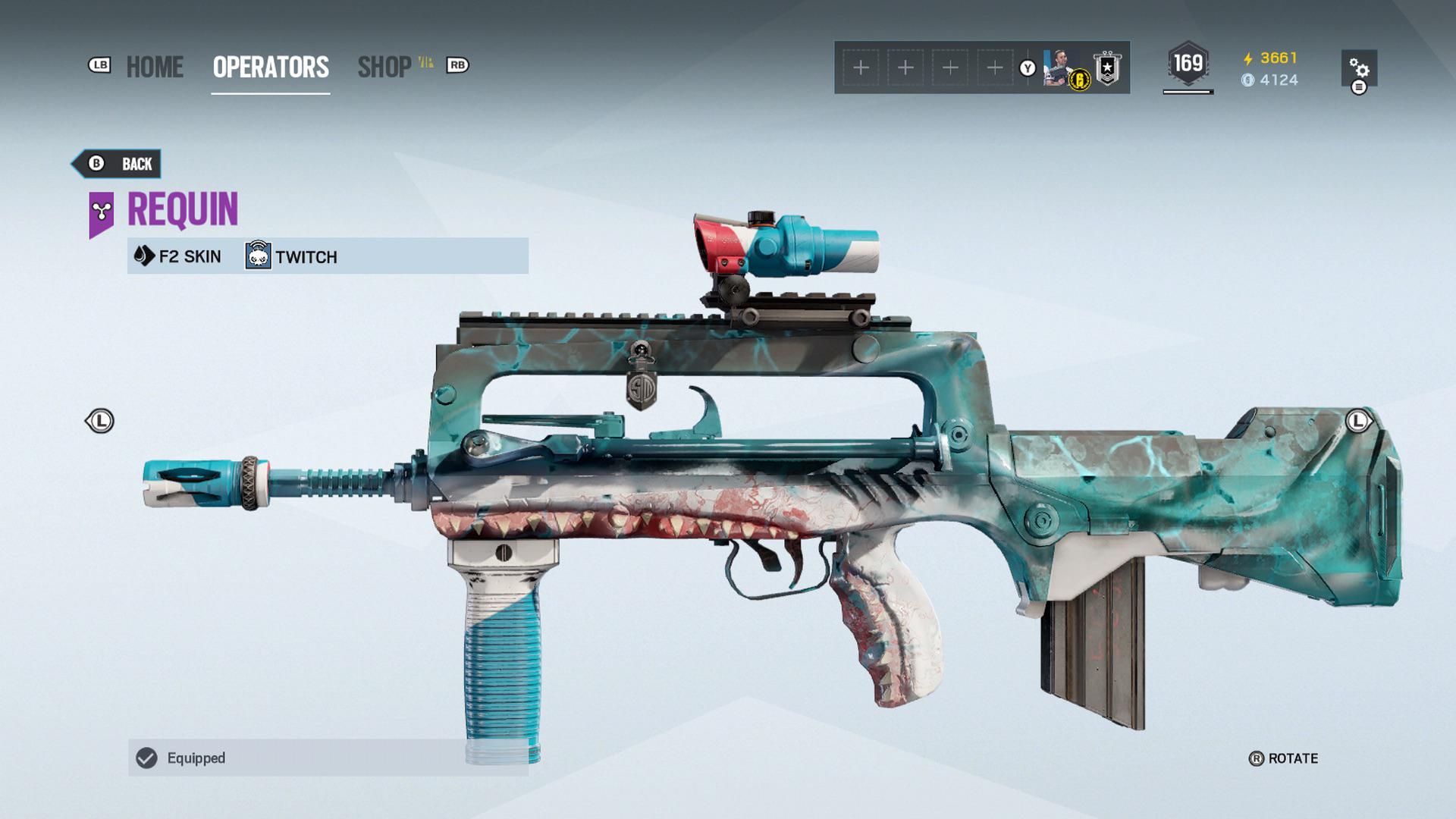
Task: View the clearance level 169 badge
Action: pyautogui.click(x=1188, y=64)
